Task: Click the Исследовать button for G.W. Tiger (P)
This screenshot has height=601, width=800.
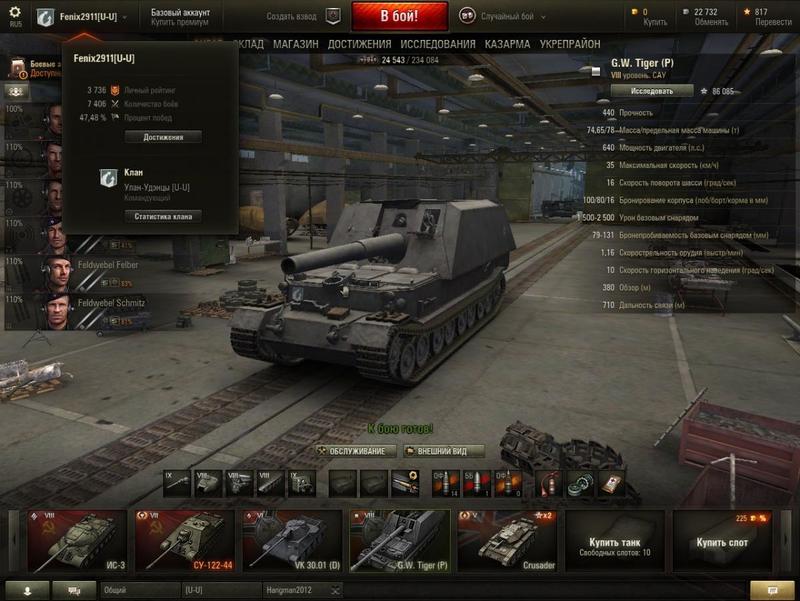Action: 650,90
